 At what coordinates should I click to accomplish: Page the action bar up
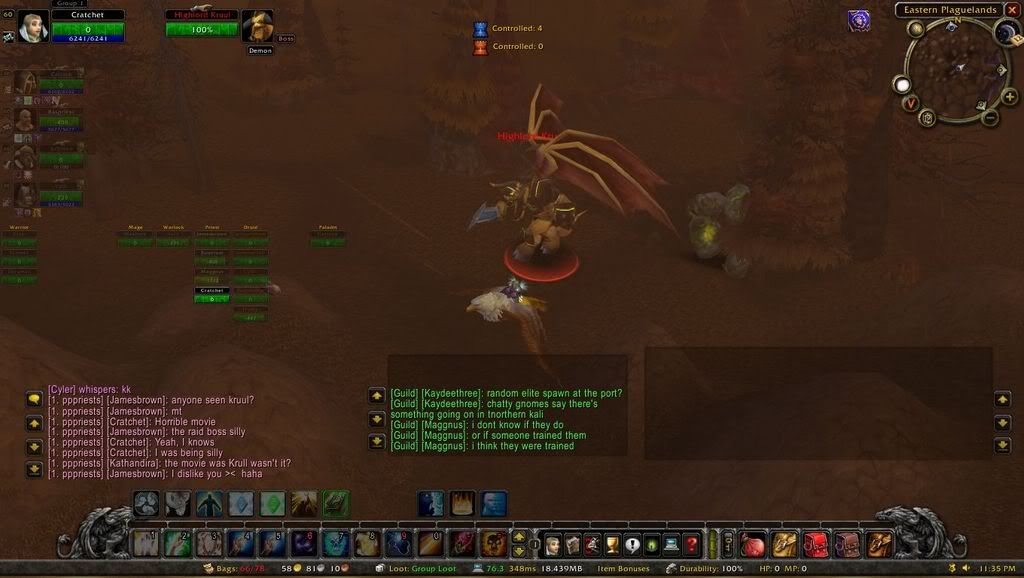[519, 537]
